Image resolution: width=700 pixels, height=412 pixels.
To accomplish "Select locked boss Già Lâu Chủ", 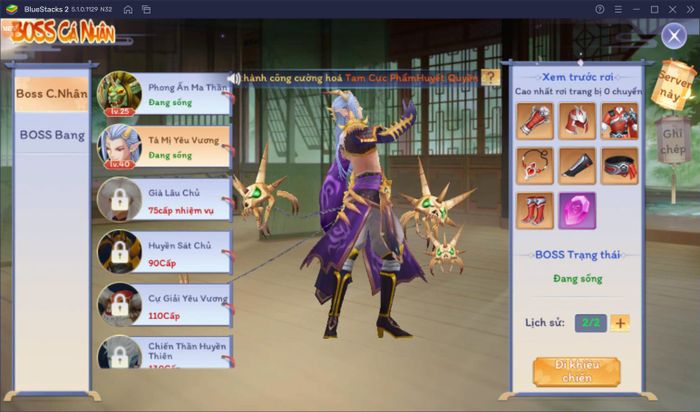I will click(164, 200).
